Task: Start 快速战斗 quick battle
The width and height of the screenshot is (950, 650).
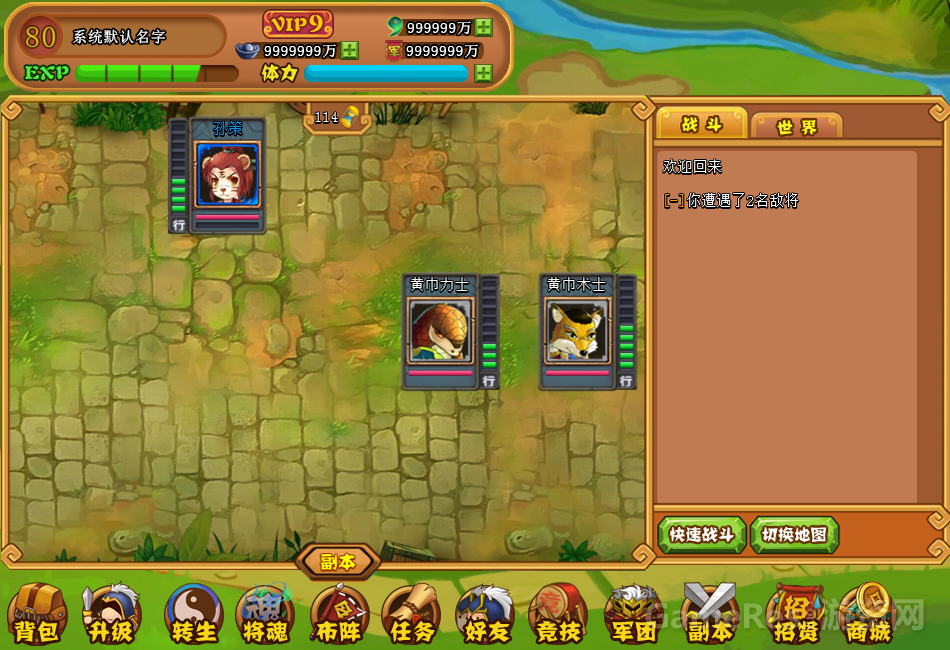Action: tap(702, 535)
